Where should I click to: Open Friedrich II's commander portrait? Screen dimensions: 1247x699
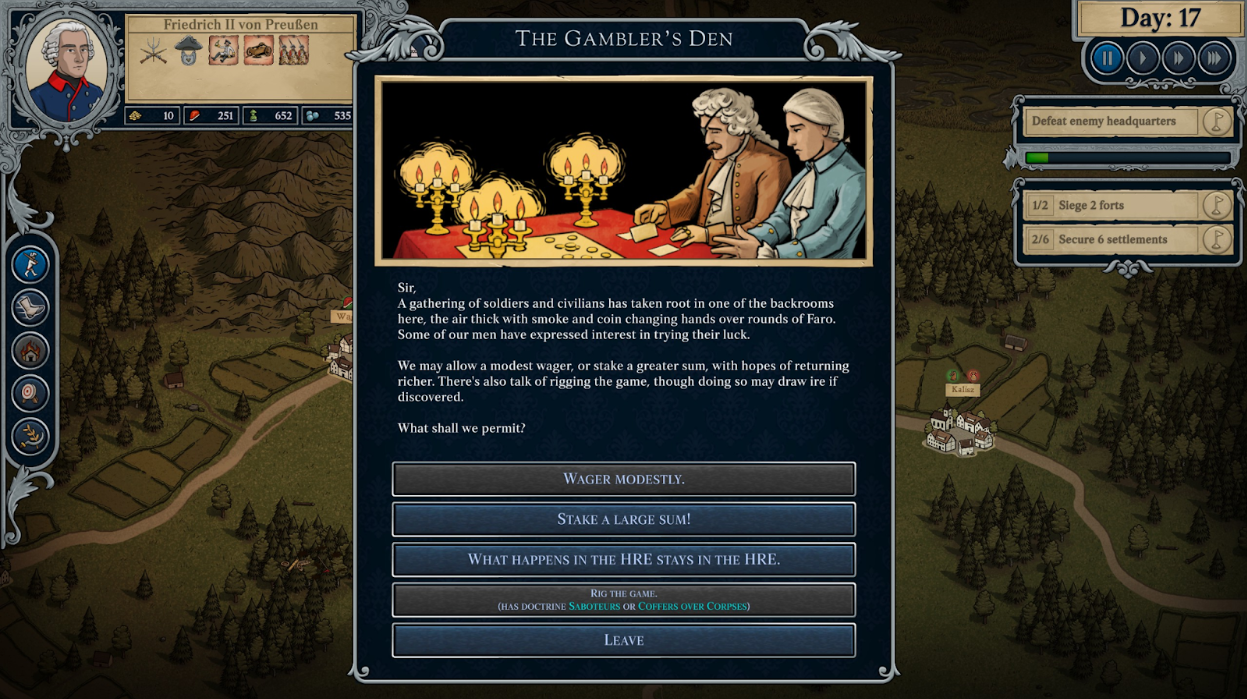click(66, 68)
